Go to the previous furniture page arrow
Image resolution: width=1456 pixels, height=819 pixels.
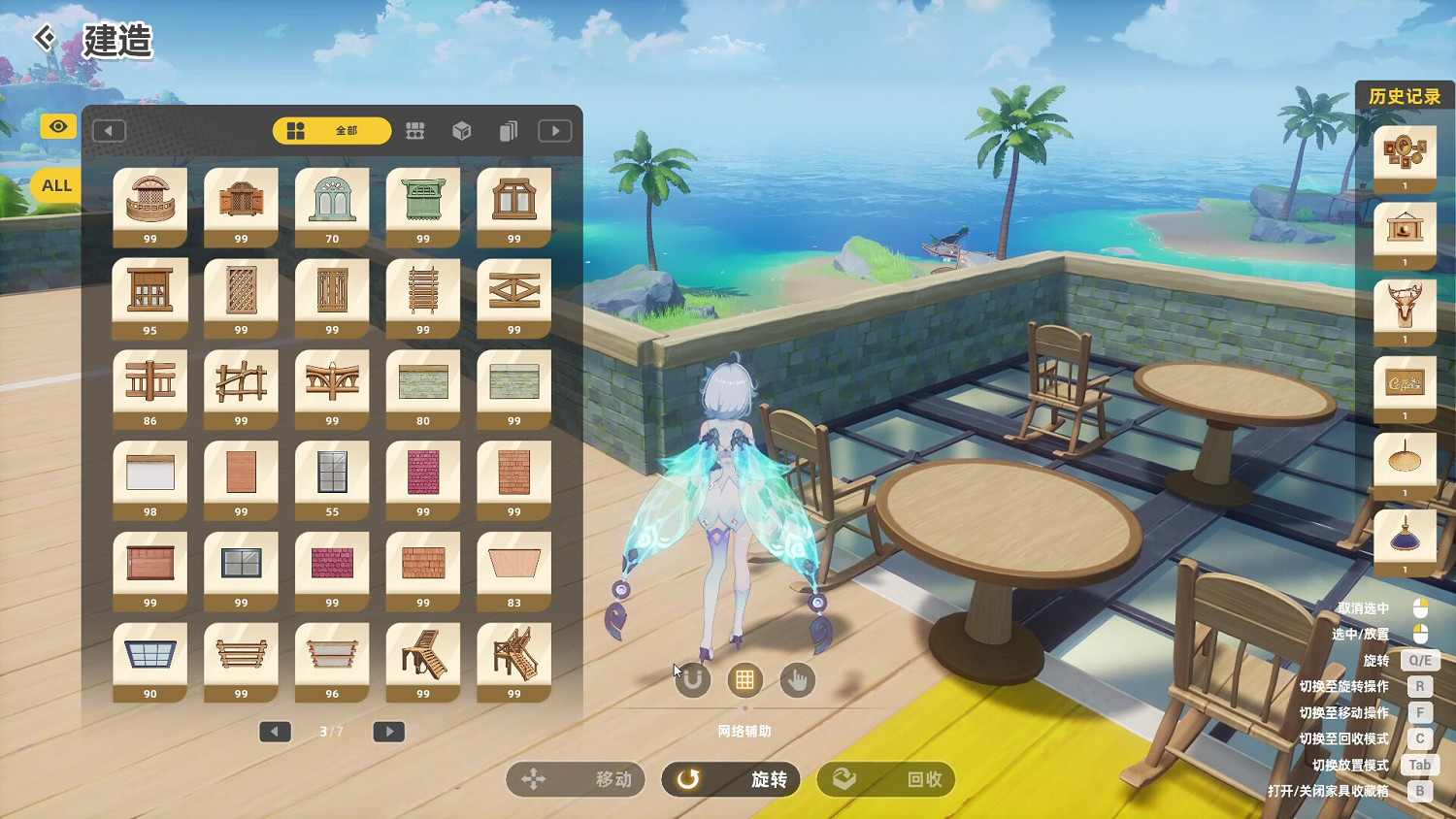pos(275,732)
